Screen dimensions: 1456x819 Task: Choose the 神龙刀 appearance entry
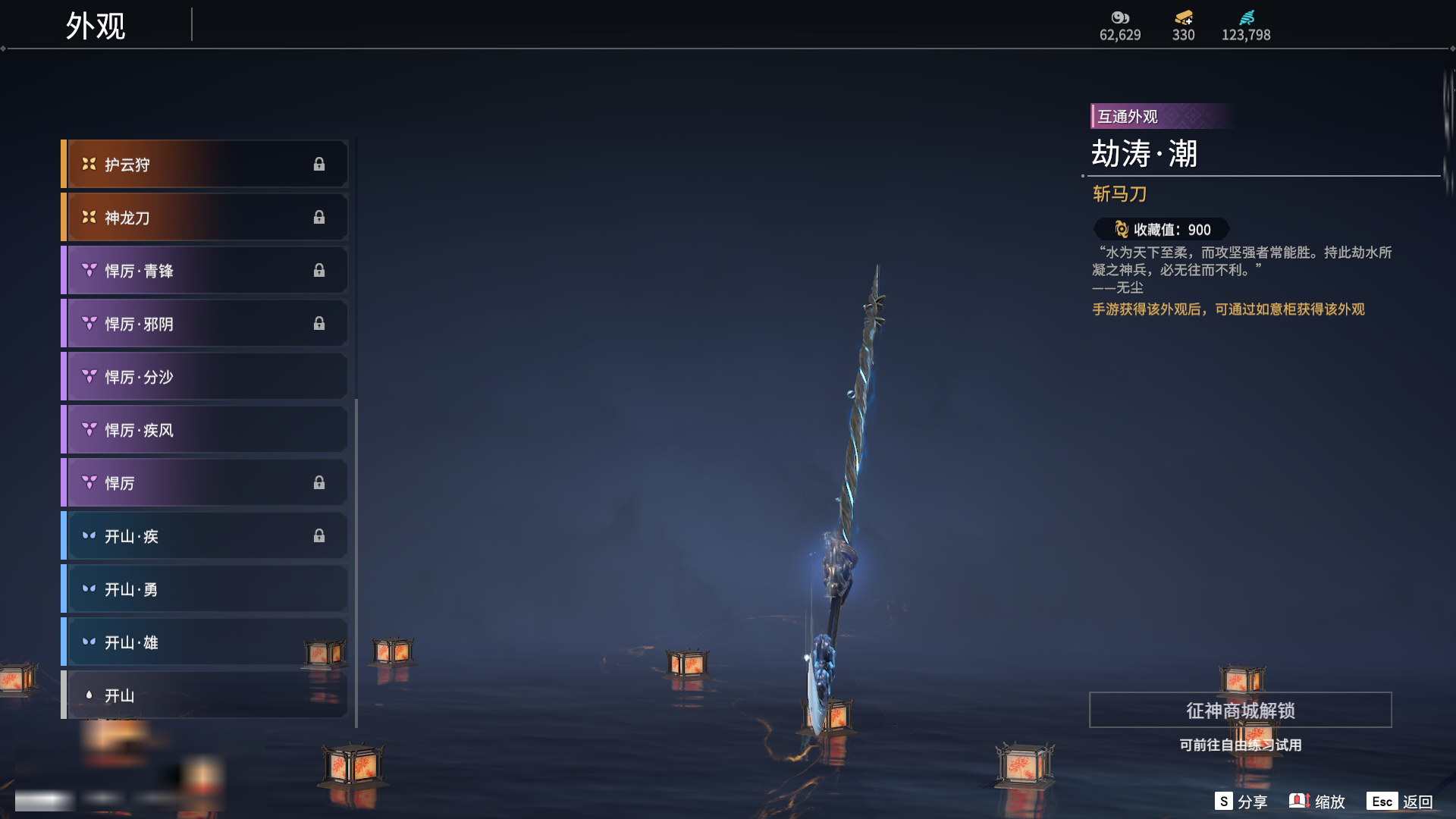[205, 218]
